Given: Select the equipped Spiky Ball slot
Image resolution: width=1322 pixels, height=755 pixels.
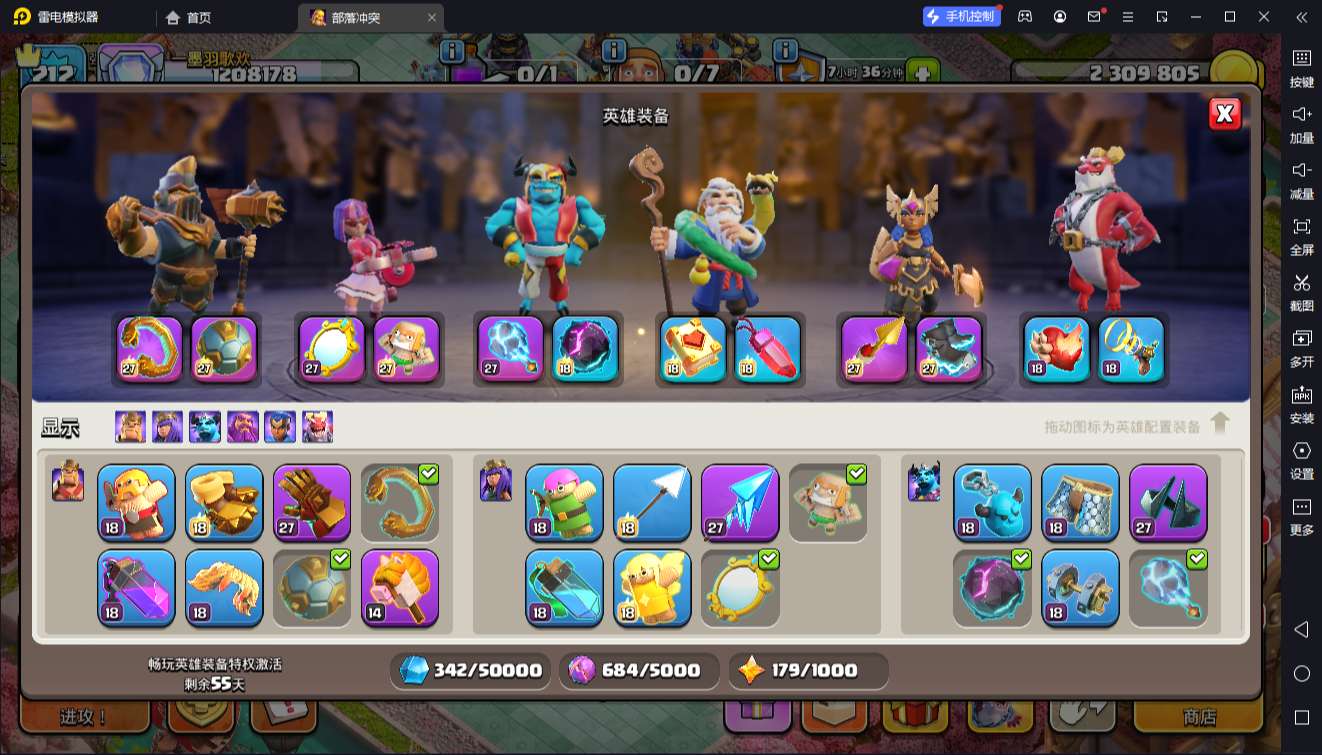Looking at the screenshot, I should 224,349.
